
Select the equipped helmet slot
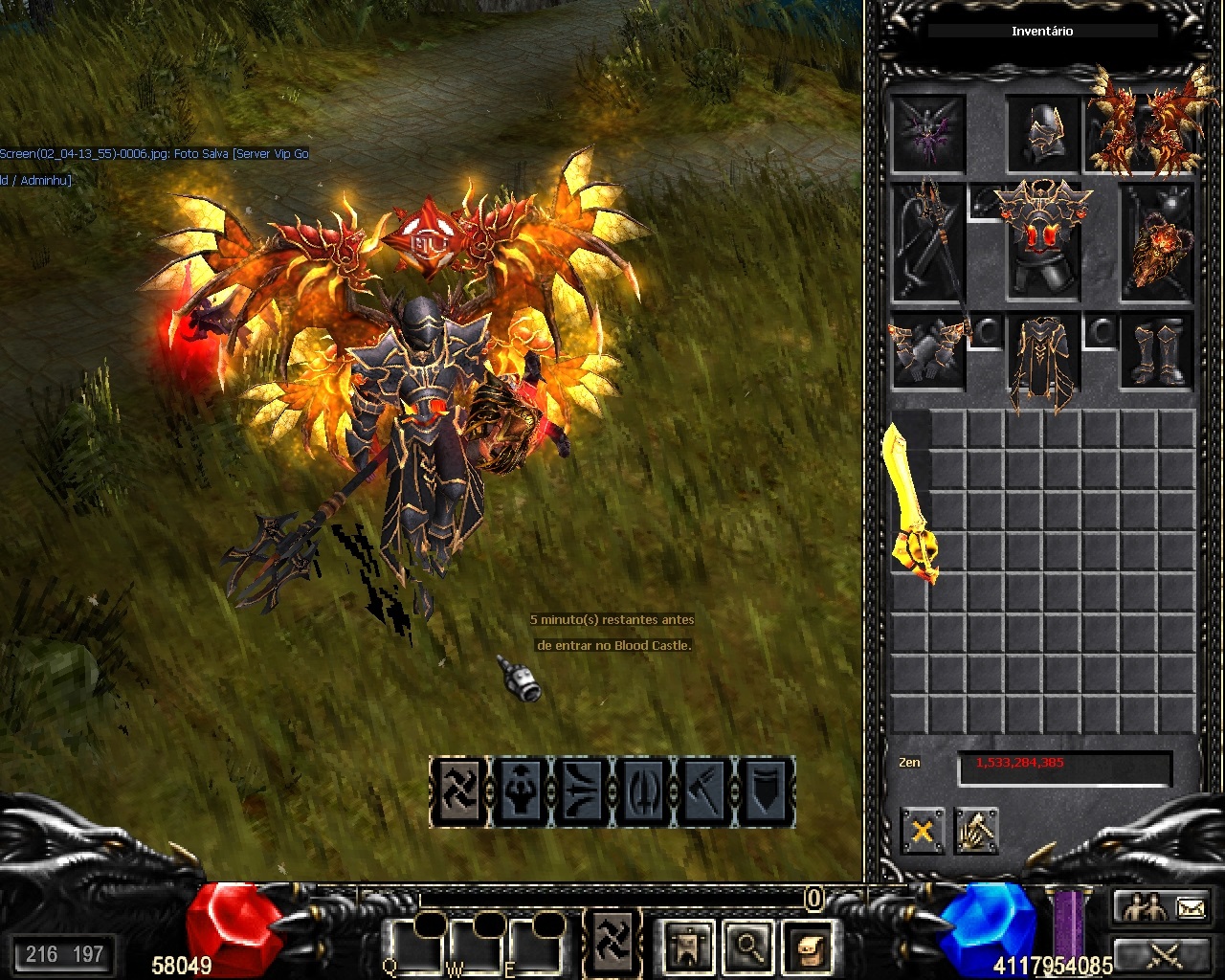[1043, 135]
